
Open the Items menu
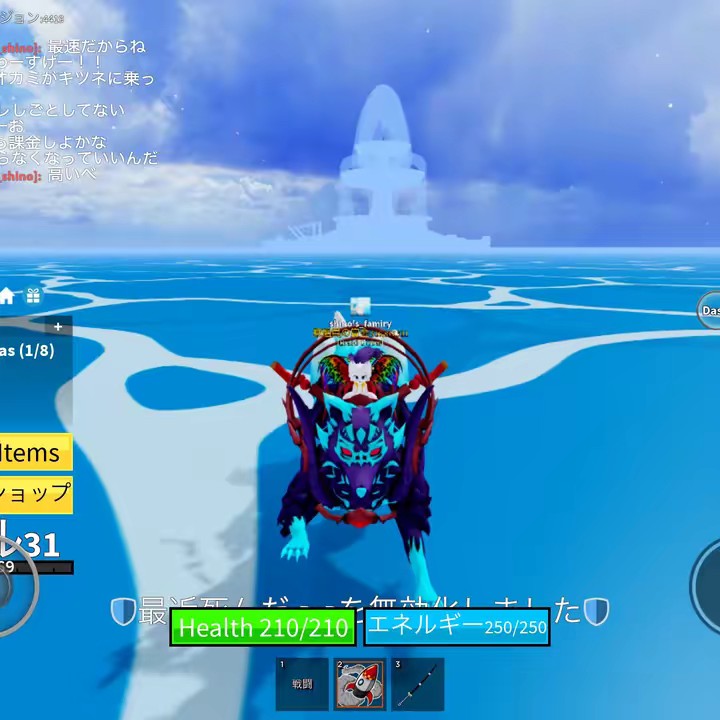[34, 453]
